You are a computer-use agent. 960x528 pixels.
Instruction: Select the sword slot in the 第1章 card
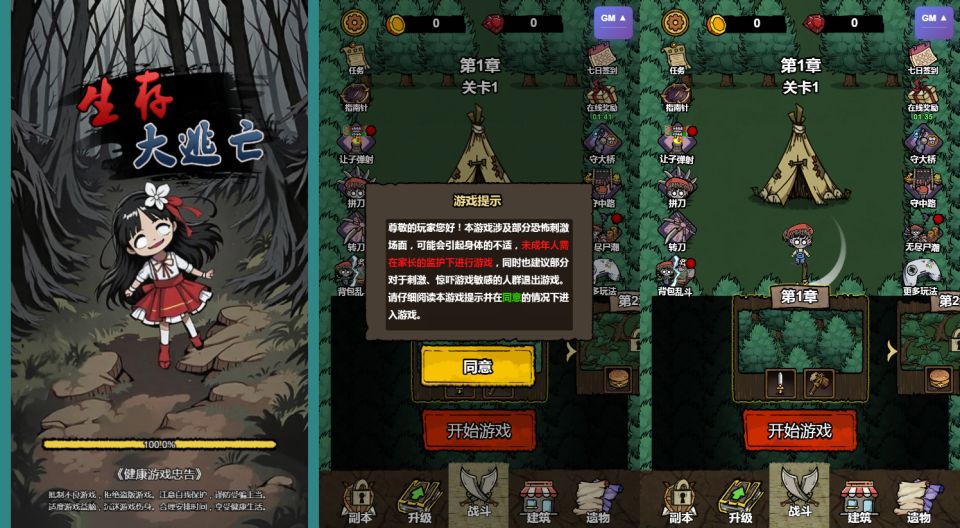[x=778, y=383]
